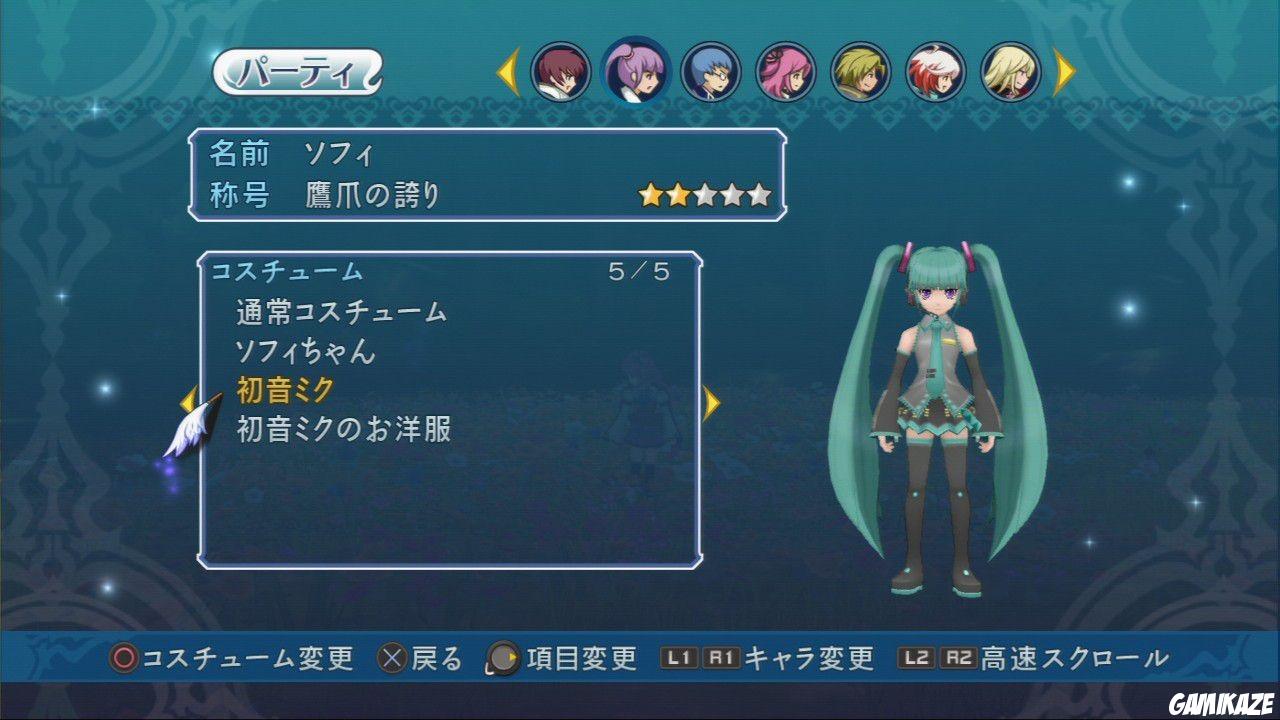Select the rightmost Pascal portrait
1280x720 pixels.
click(1010, 72)
